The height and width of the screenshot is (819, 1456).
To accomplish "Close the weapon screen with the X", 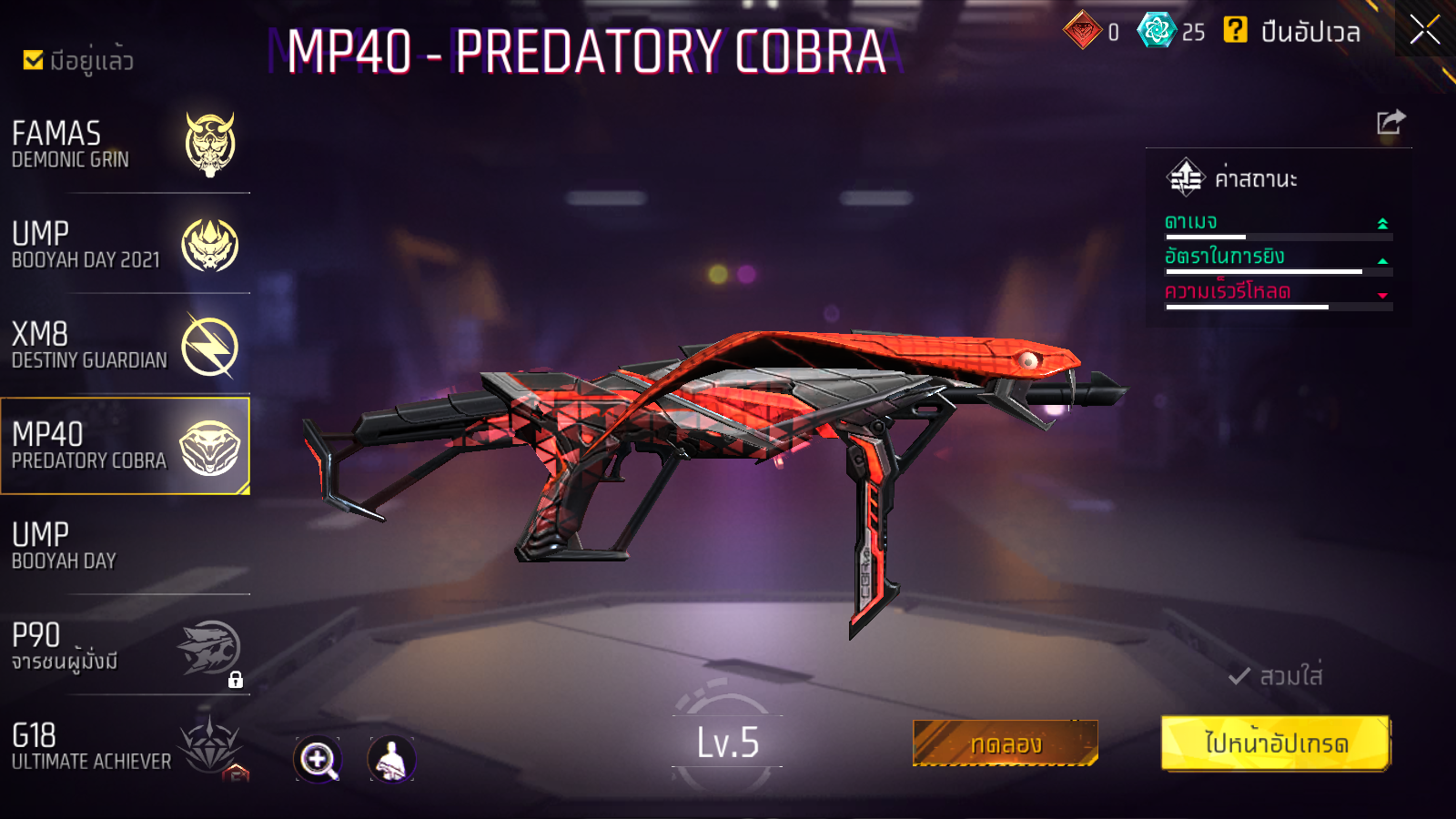I will 1424,30.
